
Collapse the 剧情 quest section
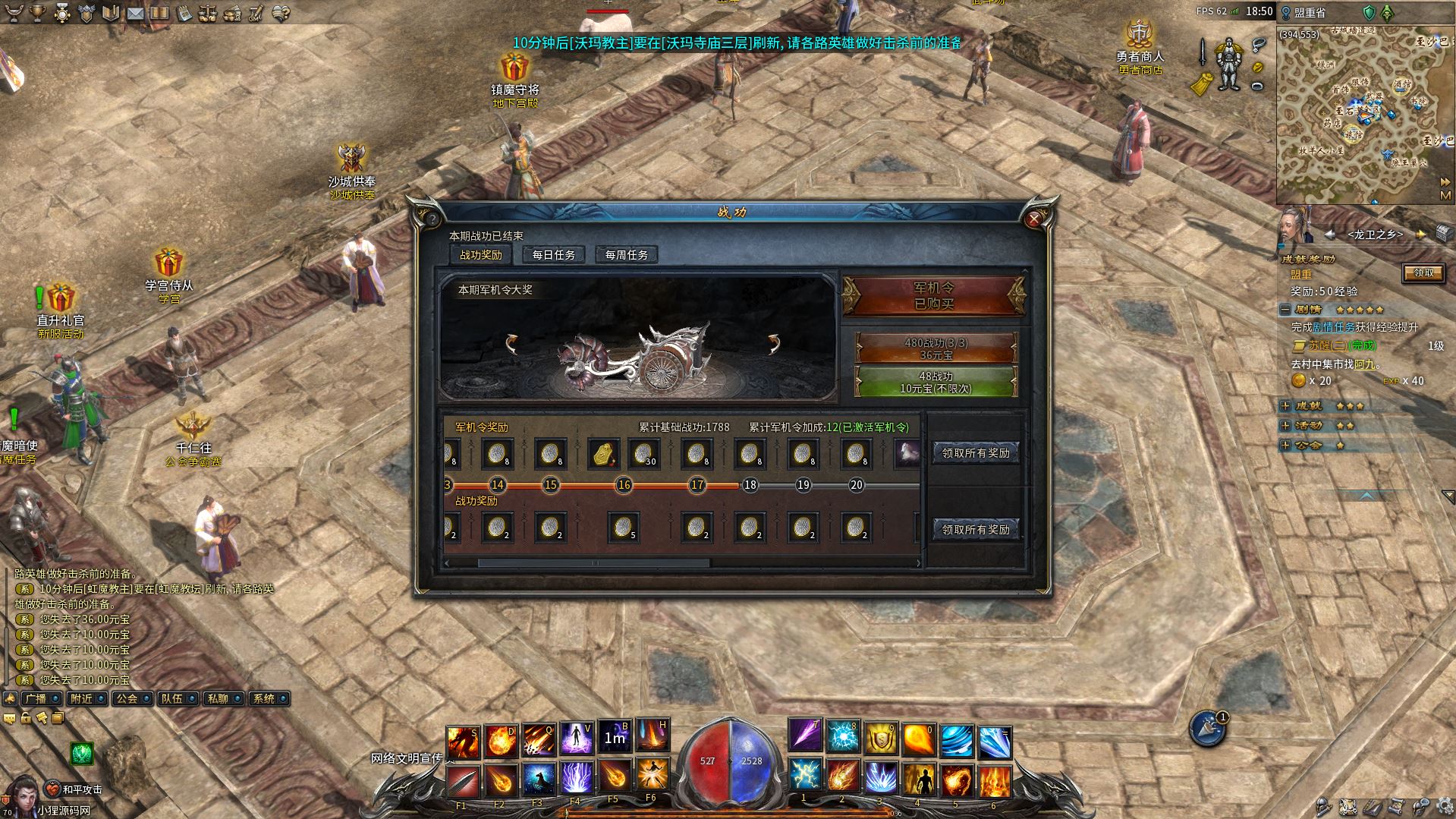(x=1285, y=310)
